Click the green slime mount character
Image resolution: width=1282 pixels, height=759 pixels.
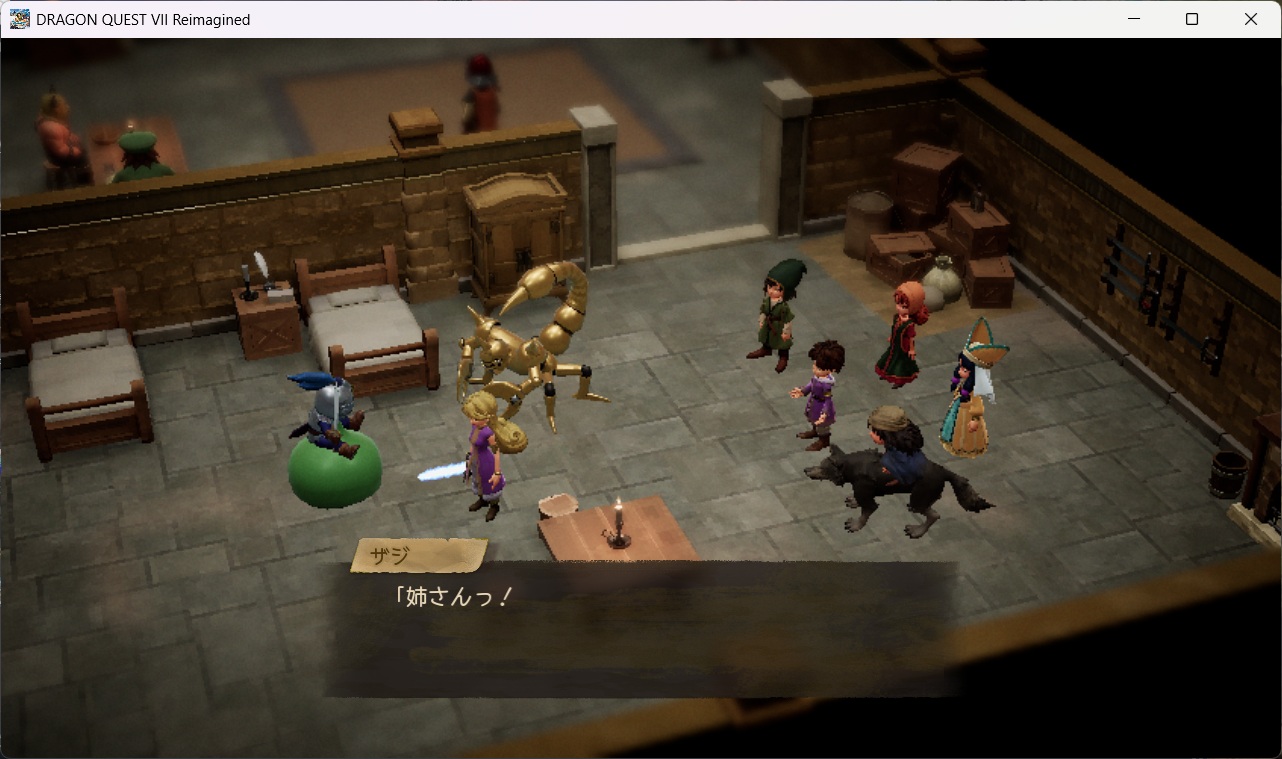(x=335, y=470)
